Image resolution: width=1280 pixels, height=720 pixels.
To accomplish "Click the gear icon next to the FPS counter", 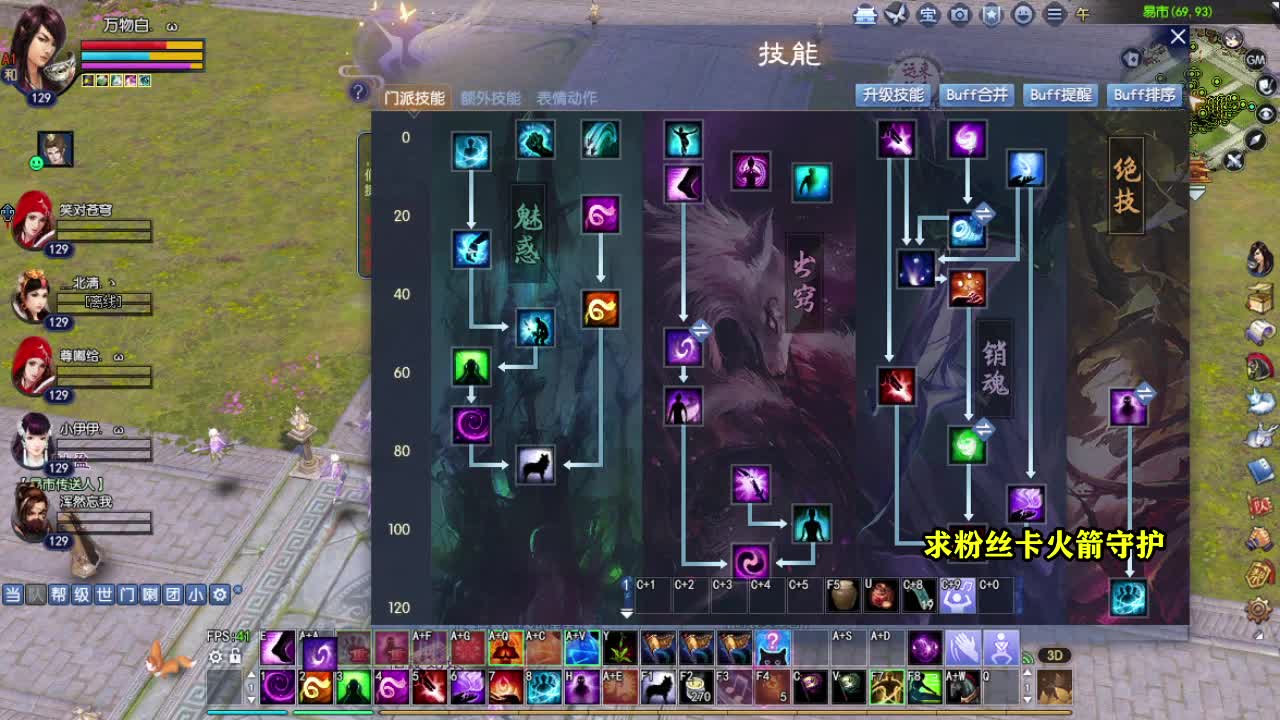I will point(216,656).
